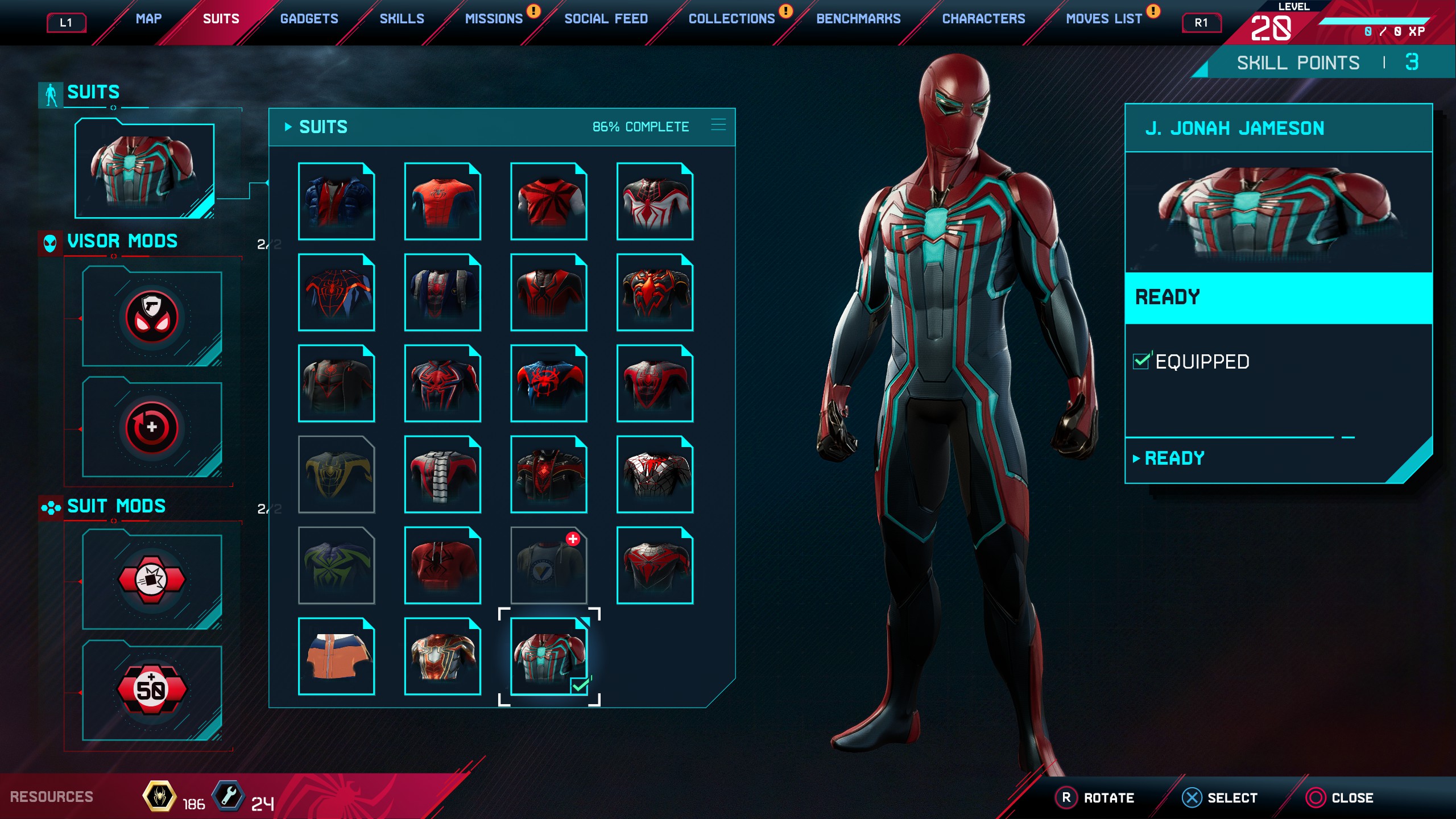This screenshot has width=1456, height=819.
Task: Go to the Skills tab
Action: (402, 19)
